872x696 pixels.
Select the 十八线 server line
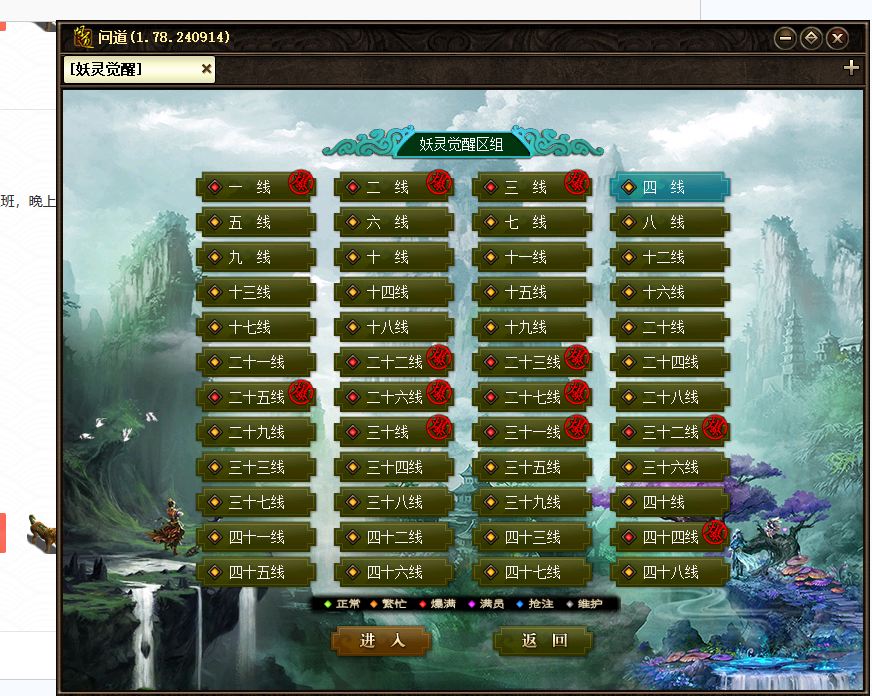click(393, 327)
